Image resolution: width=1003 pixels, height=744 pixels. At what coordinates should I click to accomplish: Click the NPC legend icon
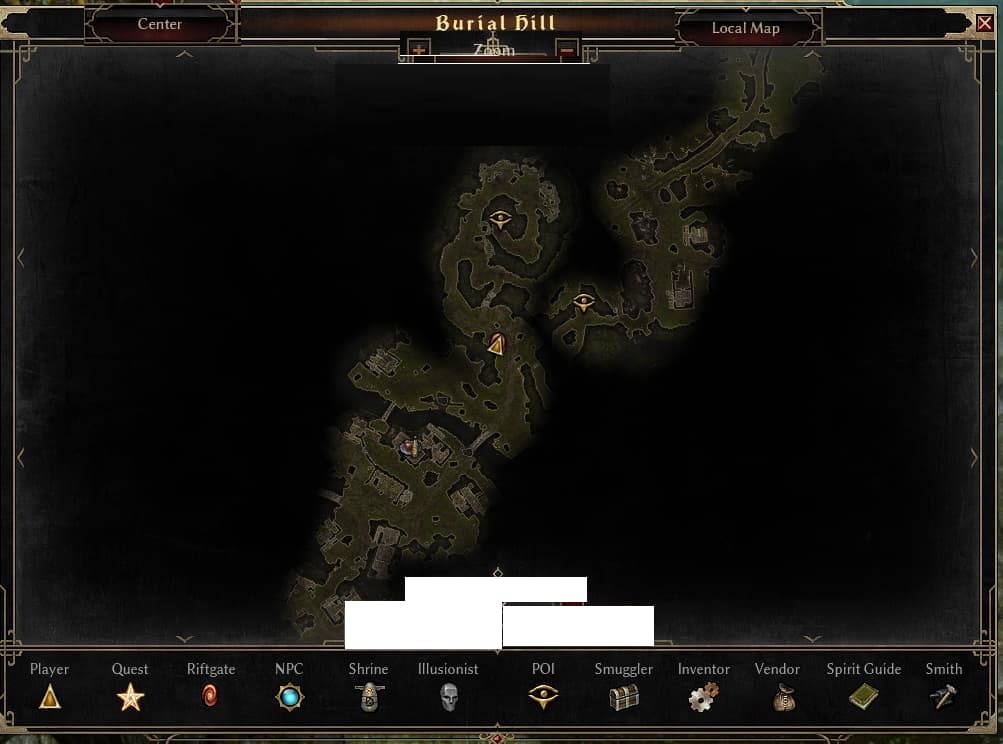coord(289,697)
